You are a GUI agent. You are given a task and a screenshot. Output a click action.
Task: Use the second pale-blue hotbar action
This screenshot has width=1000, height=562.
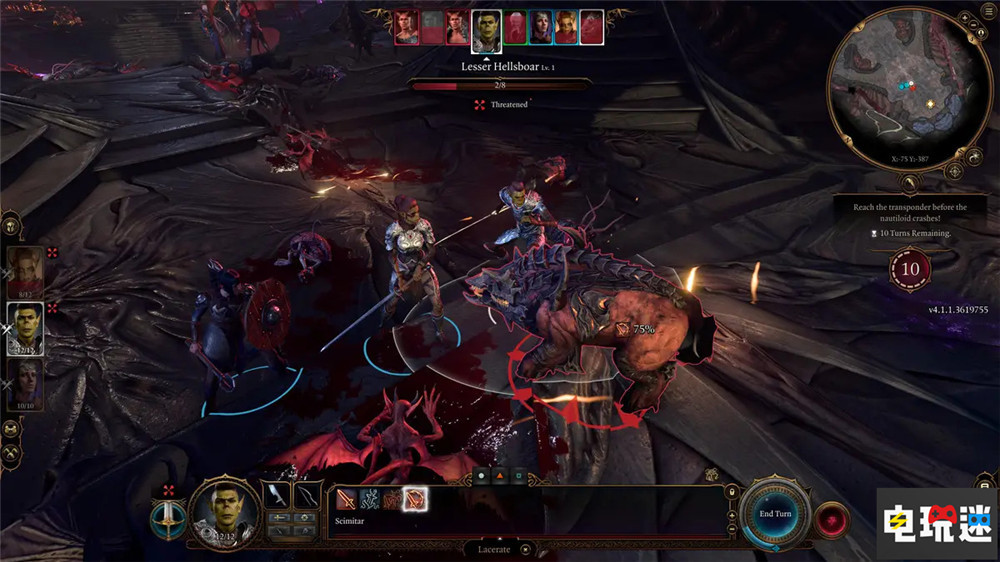pos(369,499)
